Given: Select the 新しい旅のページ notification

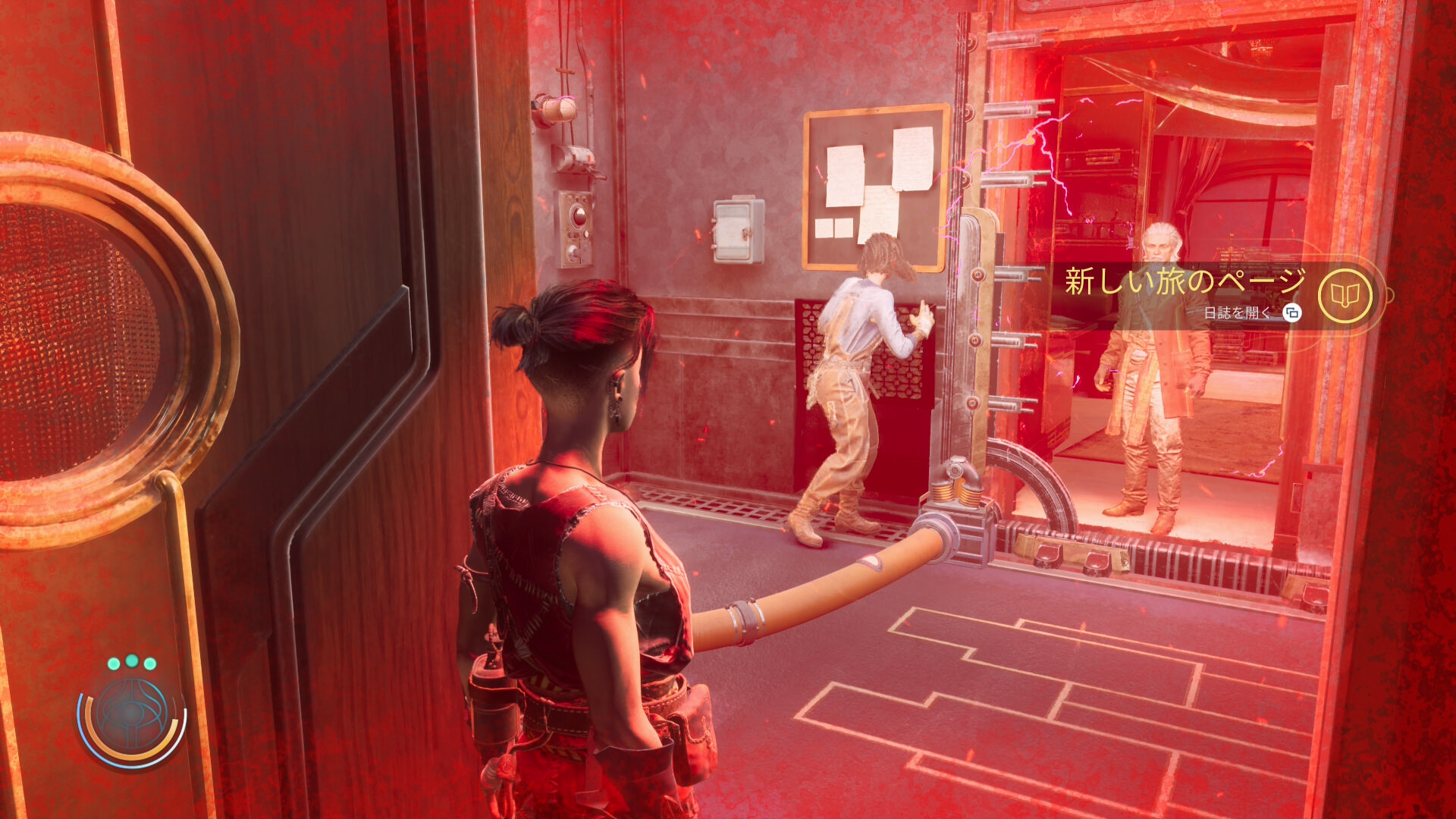Looking at the screenshot, I should [x=1185, y=281].
